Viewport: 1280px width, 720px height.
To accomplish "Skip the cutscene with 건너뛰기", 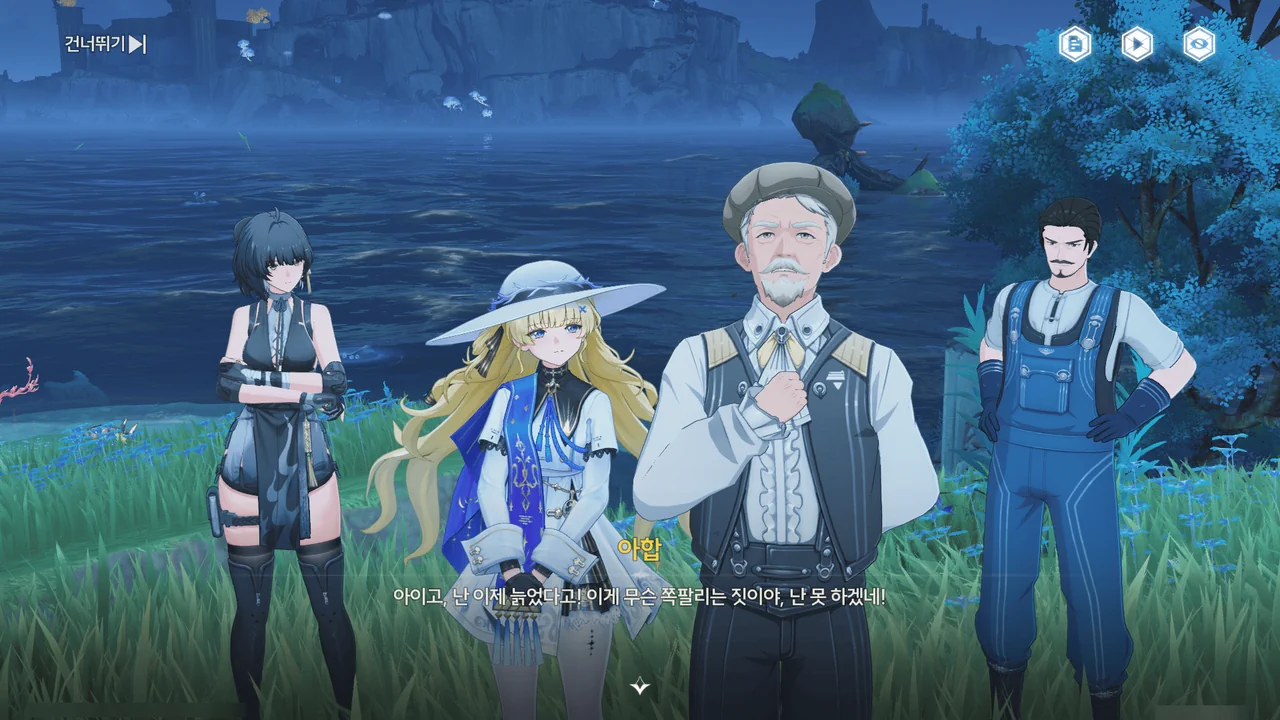I will pyautogui.click(x=106, y=44).
